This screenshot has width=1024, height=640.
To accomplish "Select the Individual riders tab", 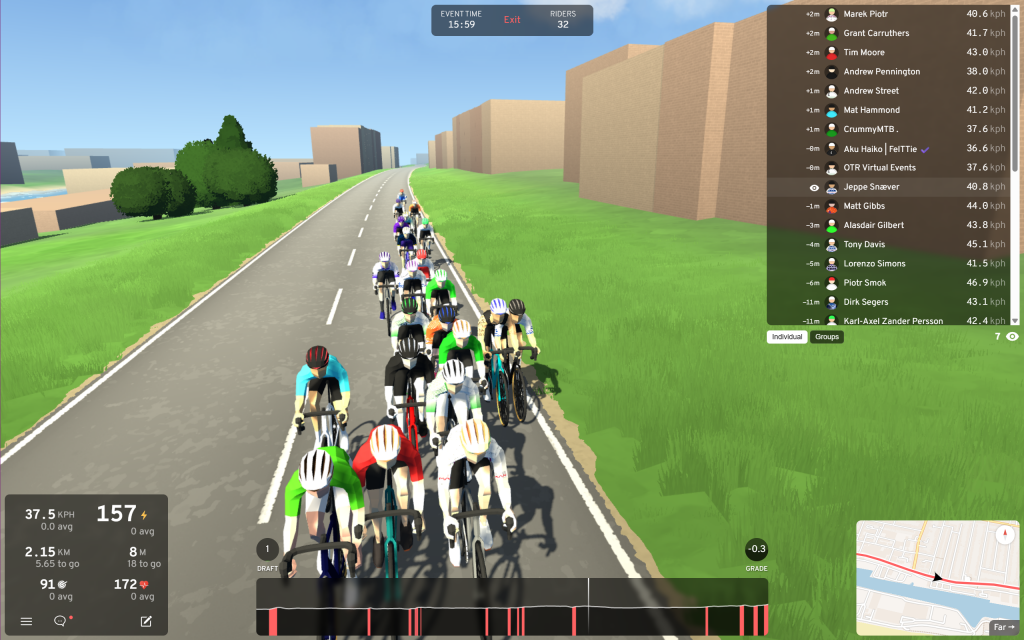I will point(787,337).
